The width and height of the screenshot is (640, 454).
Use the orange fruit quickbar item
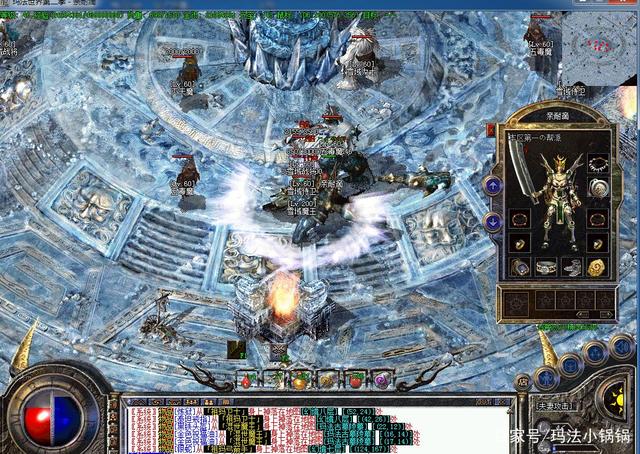point(300,380)
